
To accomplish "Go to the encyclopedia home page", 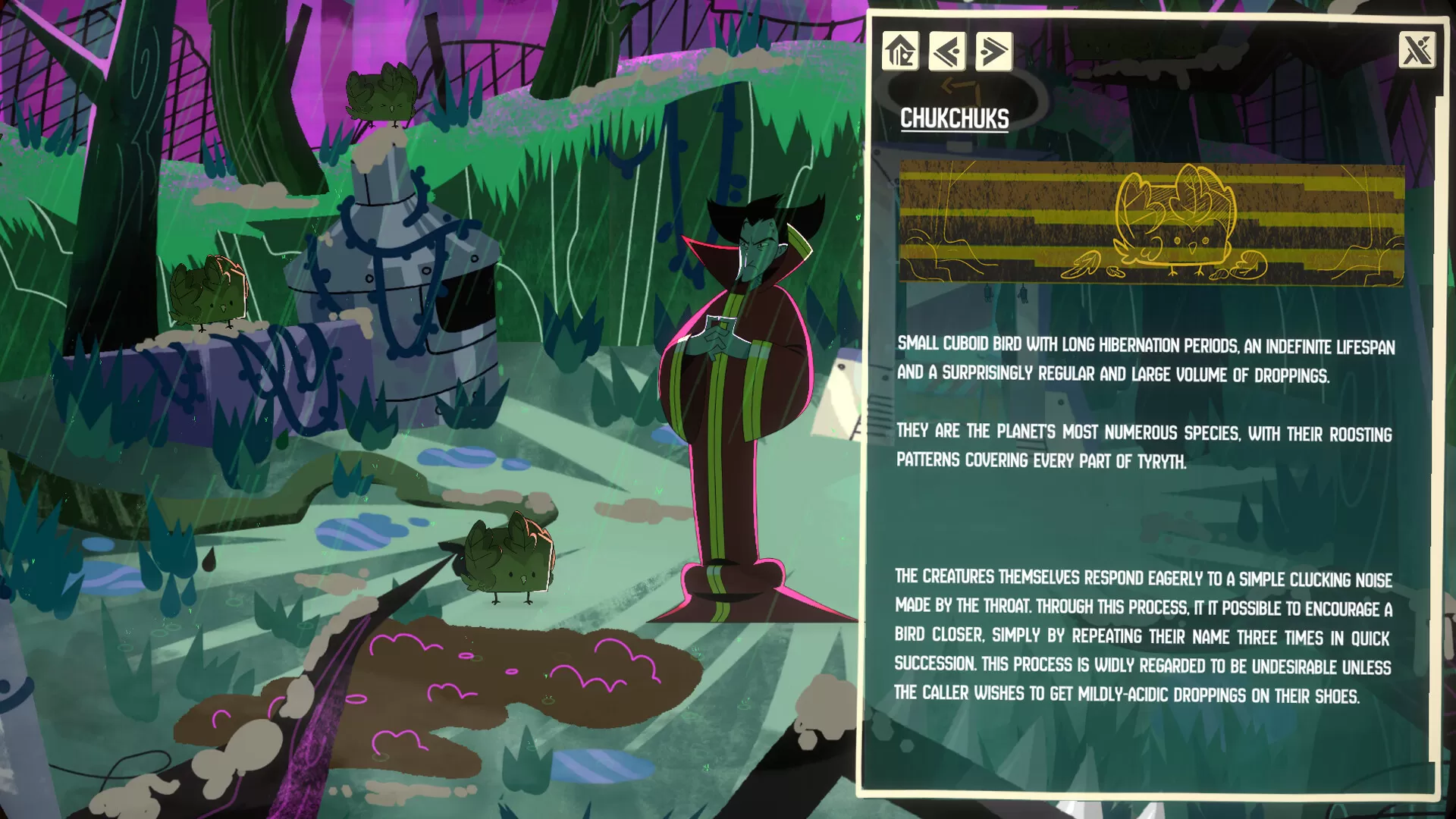I will tap(900, 52).
